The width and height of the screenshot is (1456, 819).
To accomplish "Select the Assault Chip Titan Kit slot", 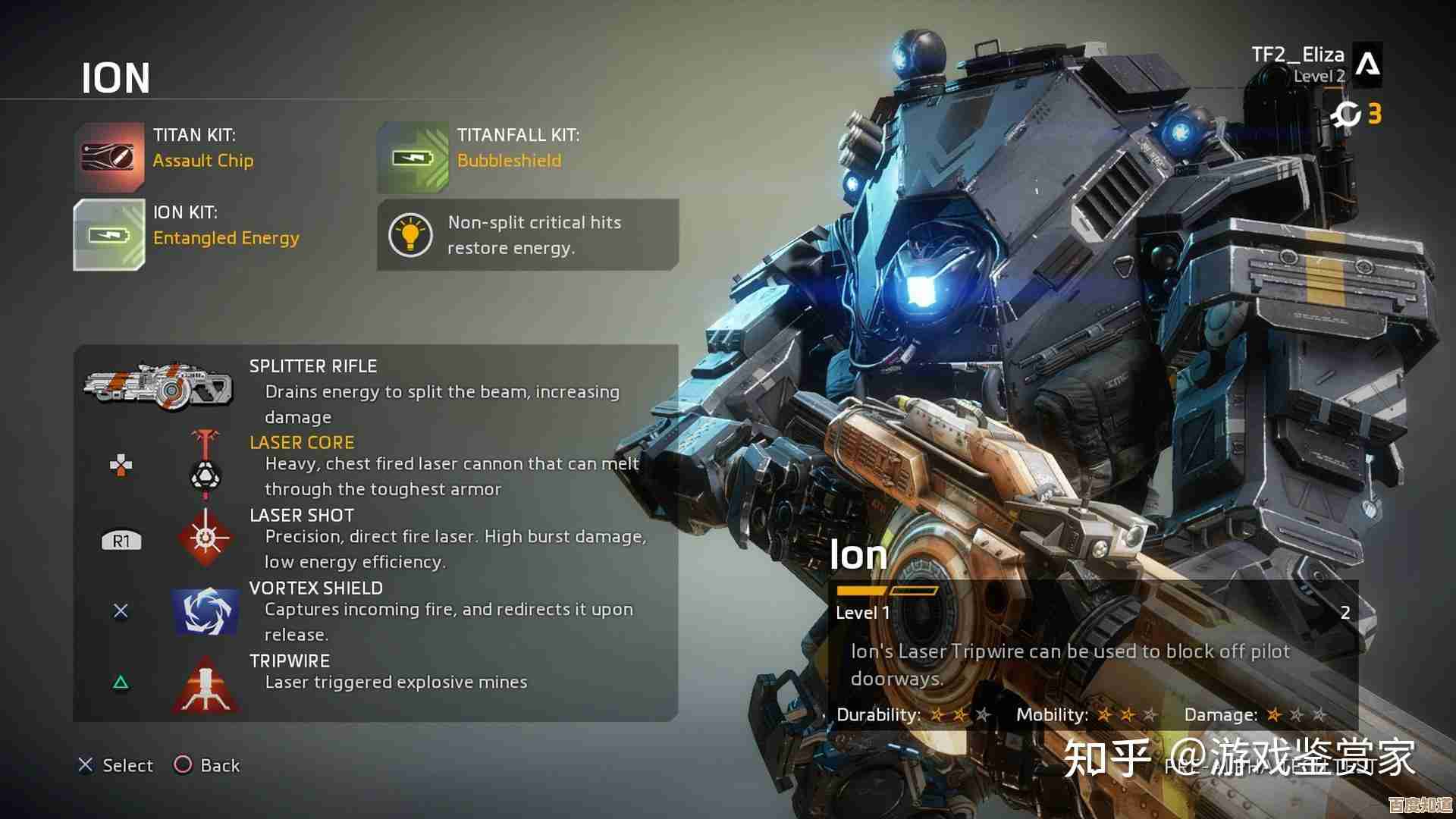I will point(110,157).
